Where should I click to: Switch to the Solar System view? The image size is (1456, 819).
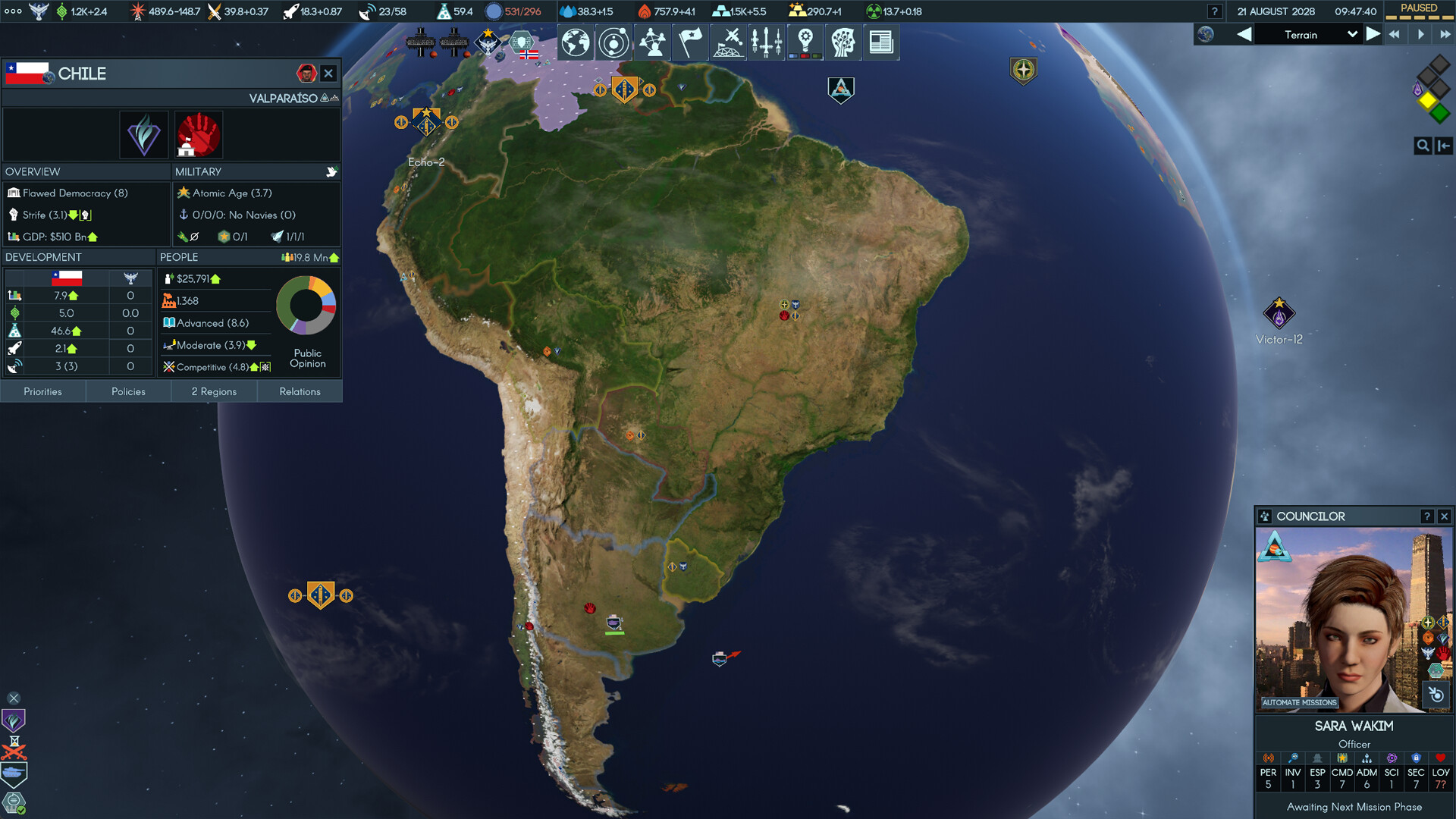tap(613, 42)
